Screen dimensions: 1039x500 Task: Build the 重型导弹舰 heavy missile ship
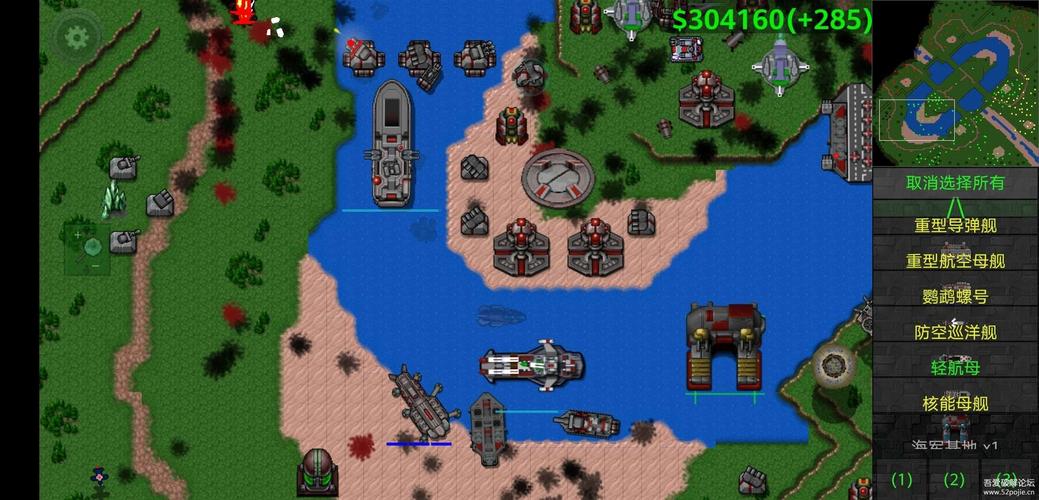pos(955,225)
